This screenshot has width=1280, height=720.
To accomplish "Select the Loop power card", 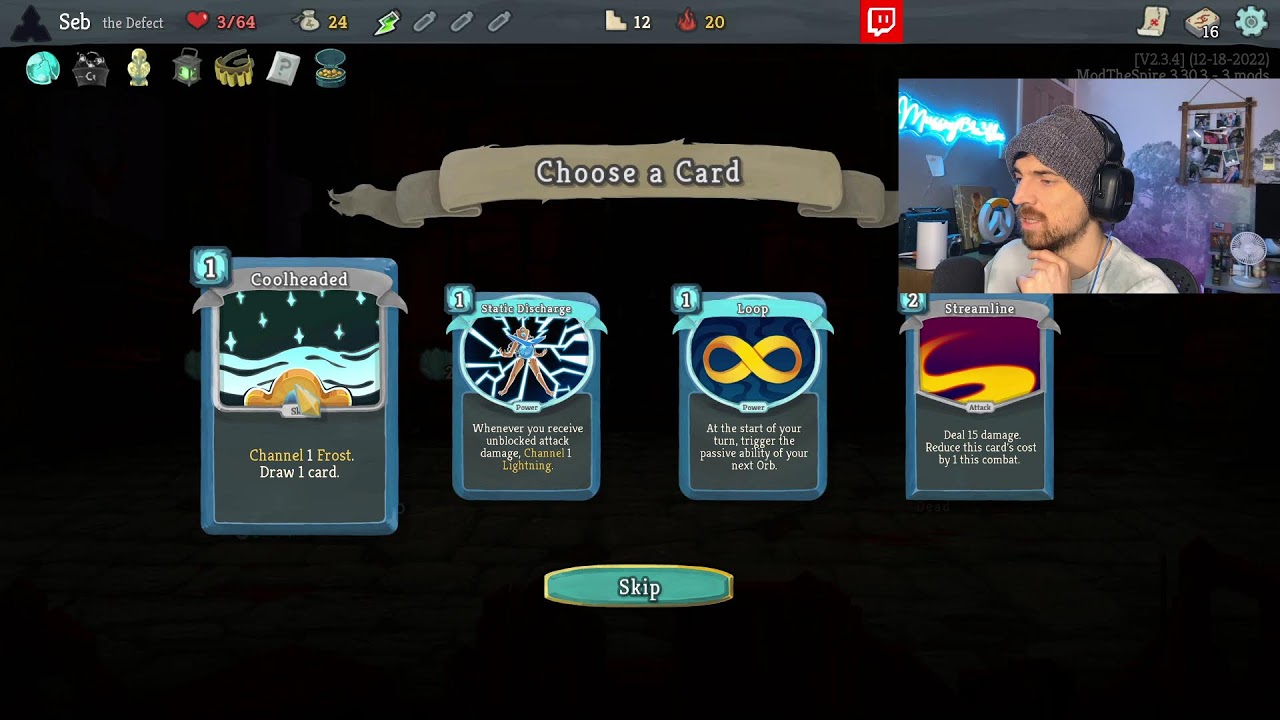I will (x=753, y=396).
